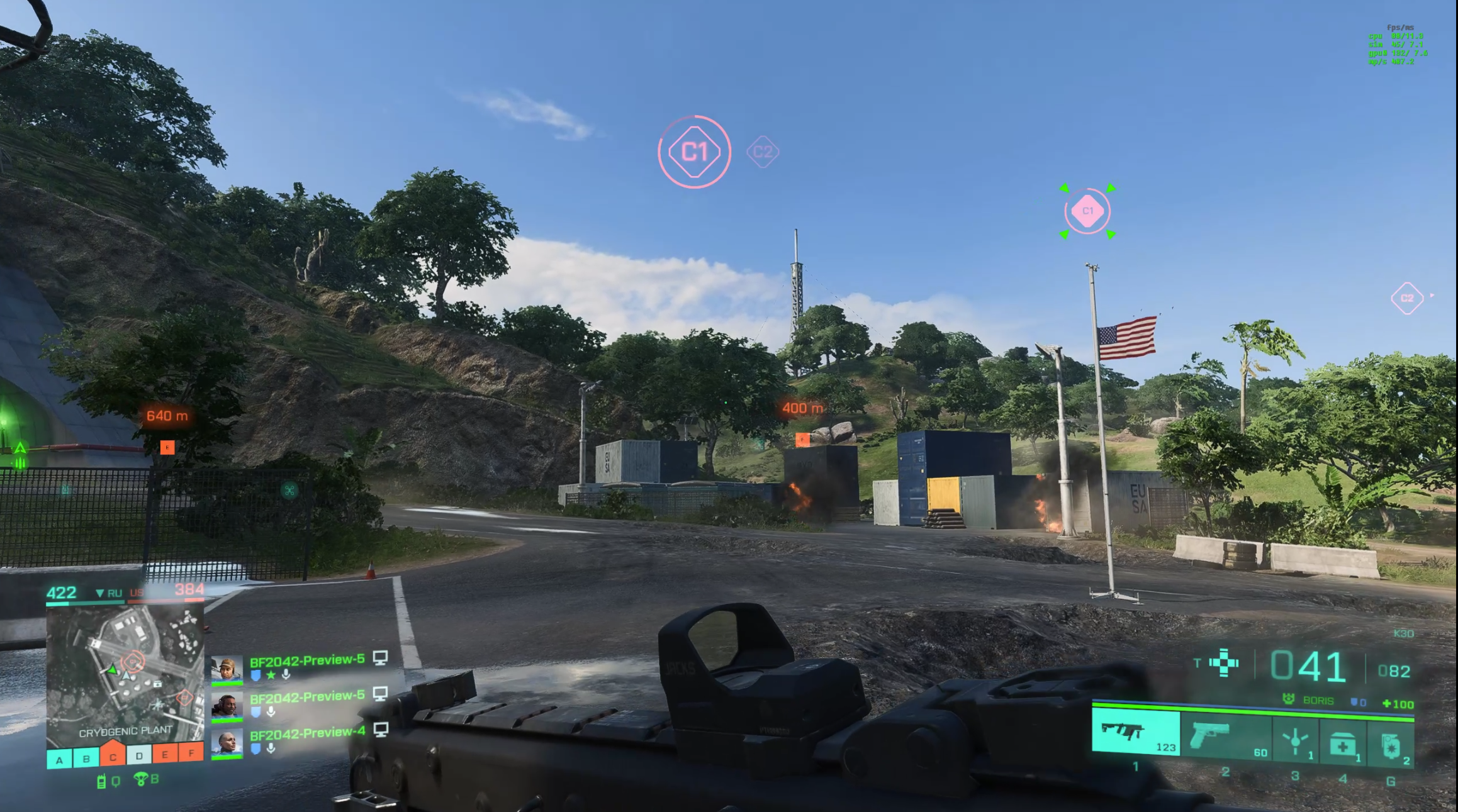The width and height of the screenshot is (1458, 812).
Task: Select the C1 marker with green arrows
Action: click(x=1087, y=211)
